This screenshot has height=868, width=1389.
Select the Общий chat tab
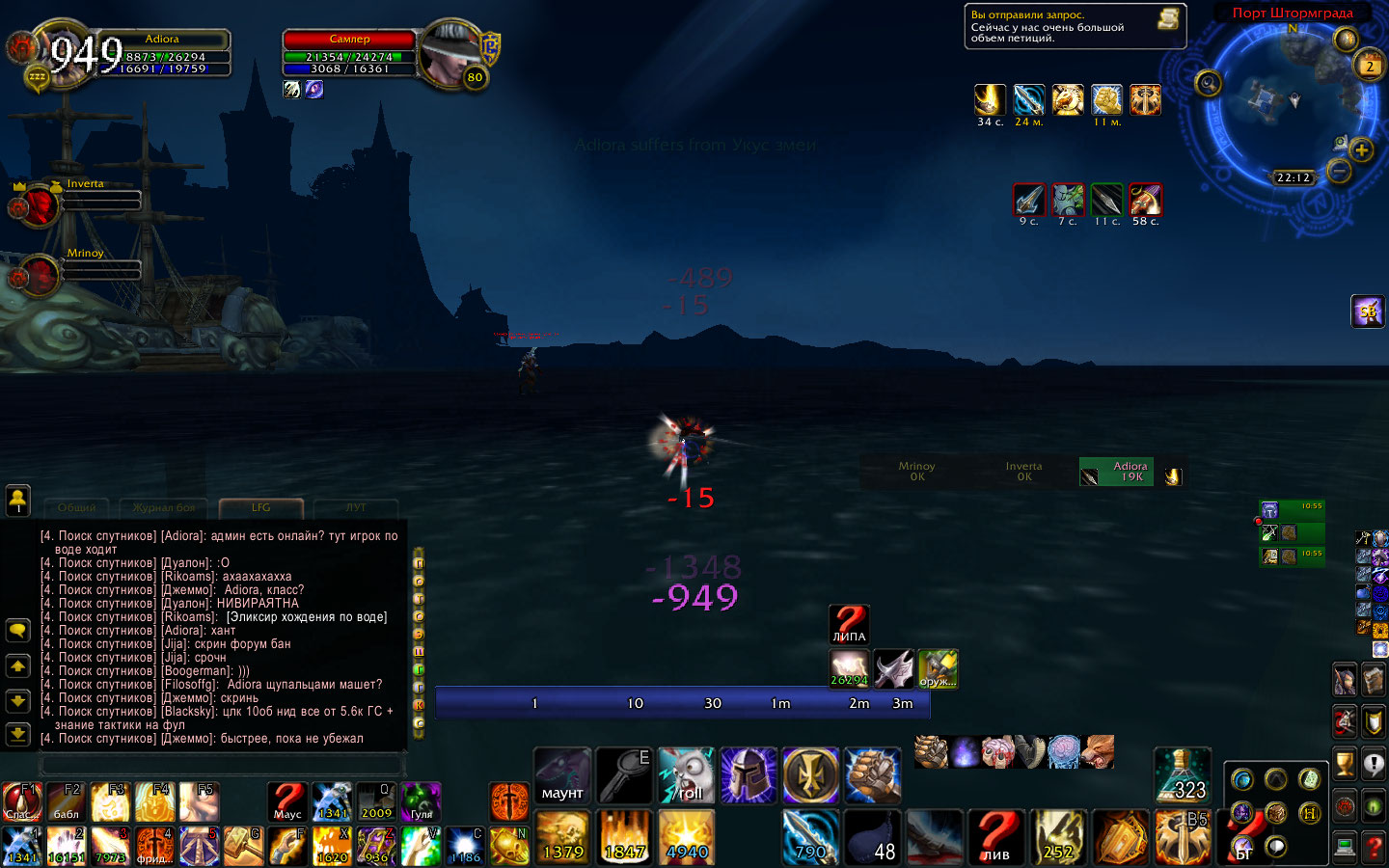(x=76, y=507)
